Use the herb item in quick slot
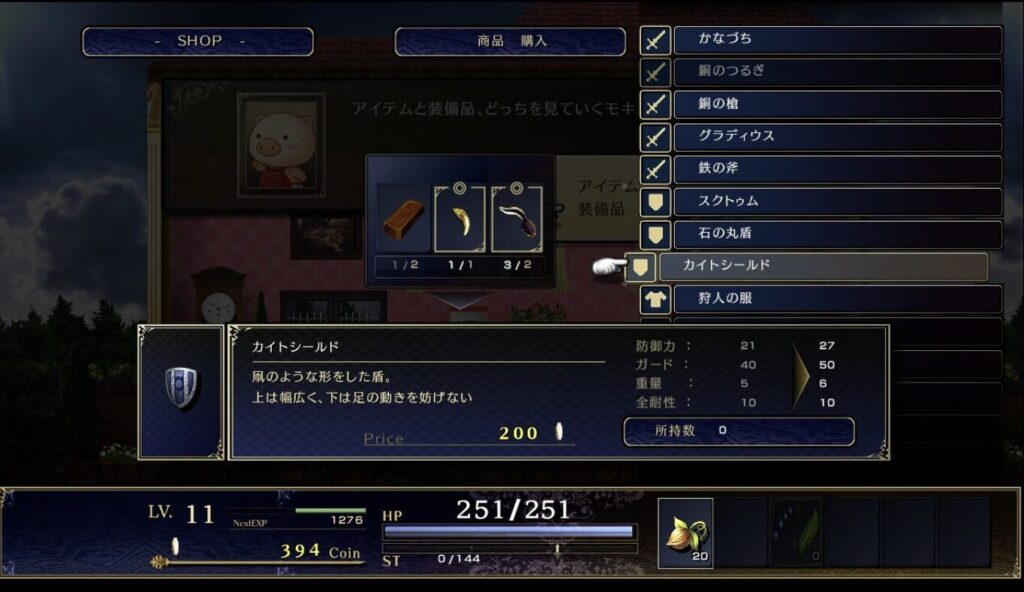The height and width of the screenshot is (592, 1024). click(x=685, y=533)
